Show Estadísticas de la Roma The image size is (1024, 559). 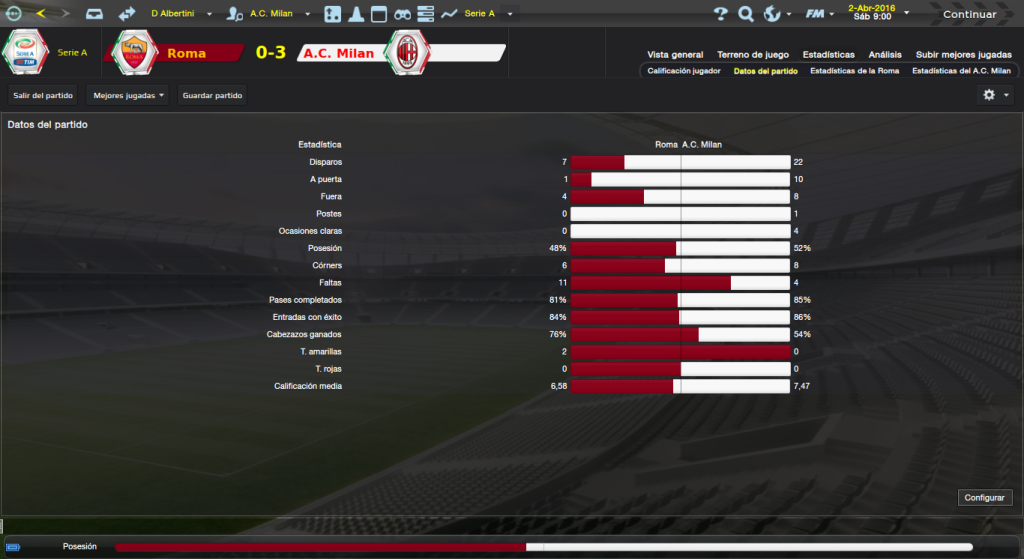click(854, 71)
